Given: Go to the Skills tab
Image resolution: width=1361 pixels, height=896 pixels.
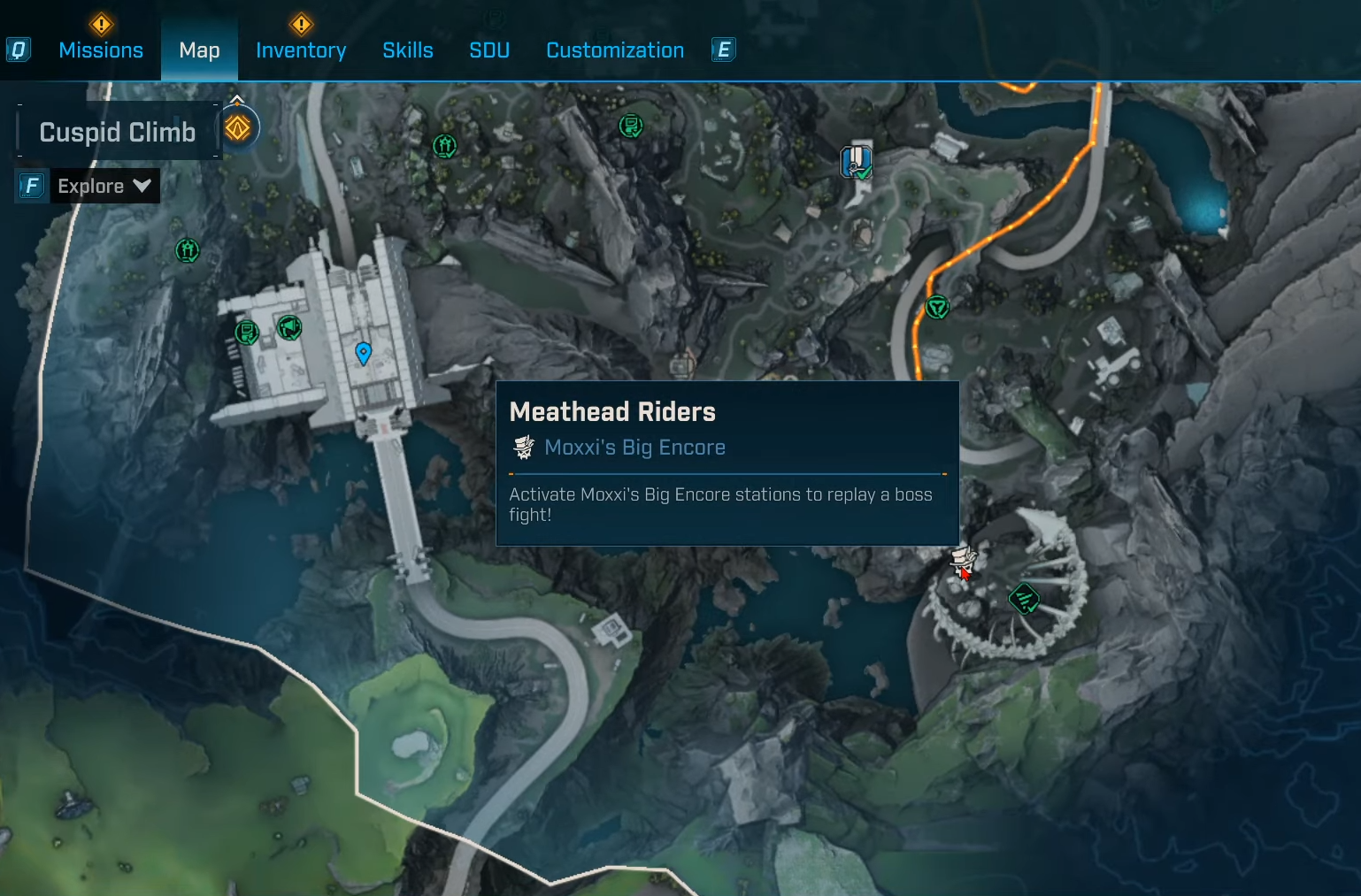Looking at the screenshot, I should pos(407,50).
